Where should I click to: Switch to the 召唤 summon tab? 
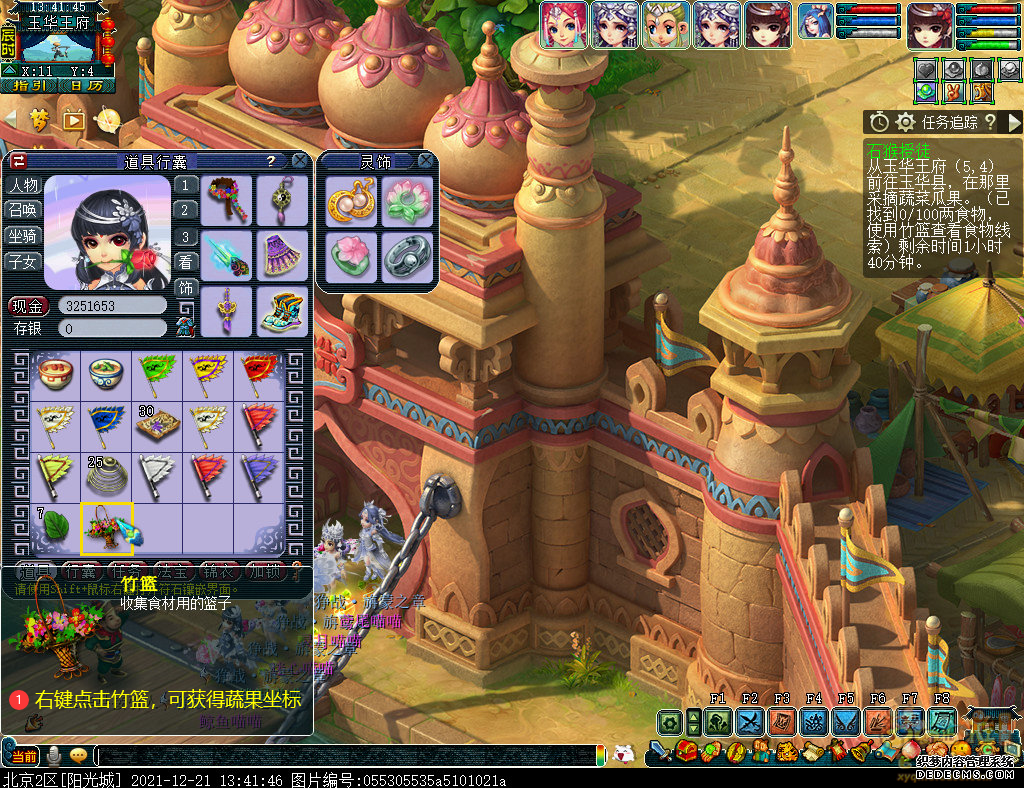[x=24, y=211]
